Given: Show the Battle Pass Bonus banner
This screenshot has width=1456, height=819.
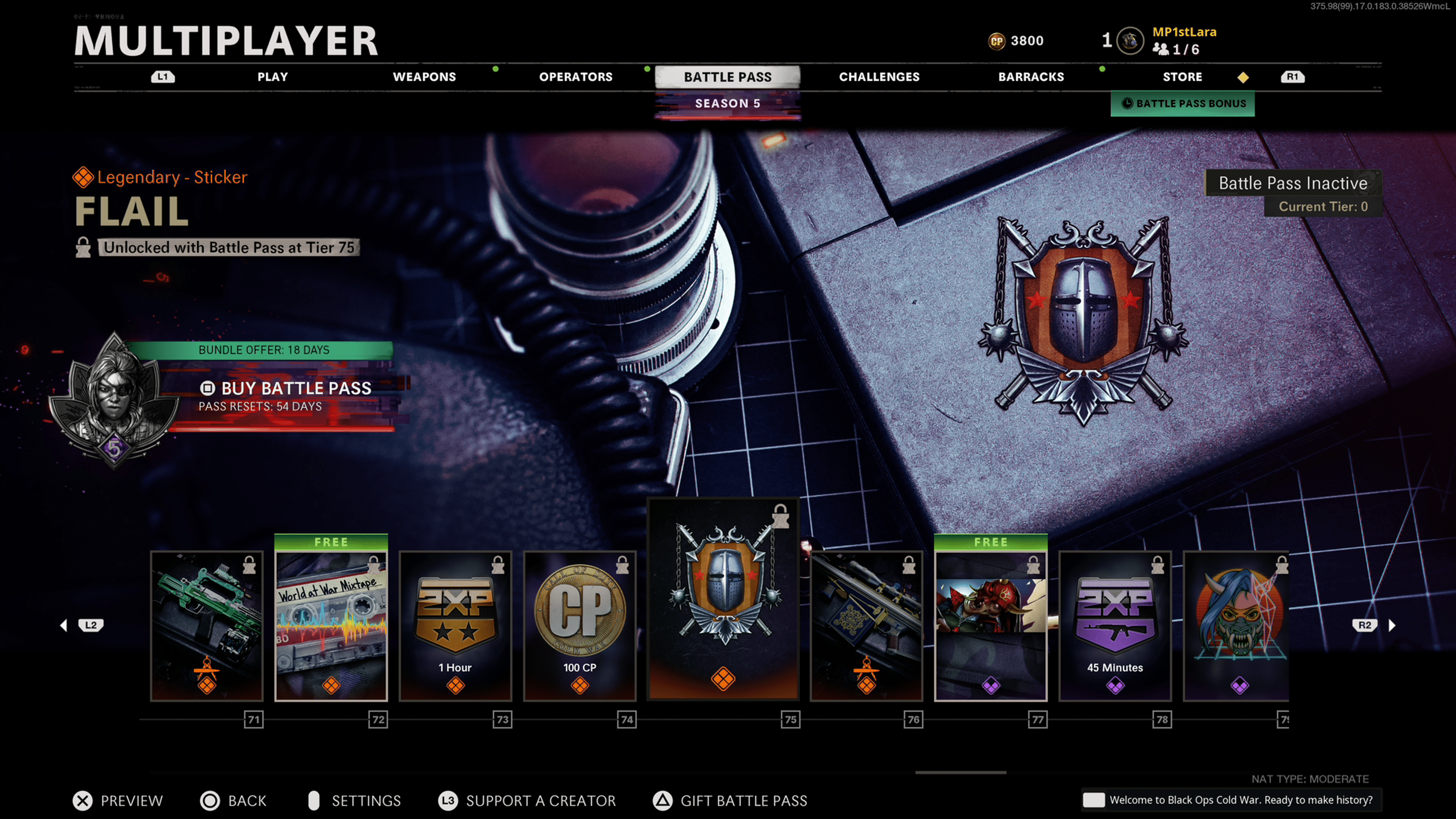Looking at the screenshot, I should tap(1183, 104).
